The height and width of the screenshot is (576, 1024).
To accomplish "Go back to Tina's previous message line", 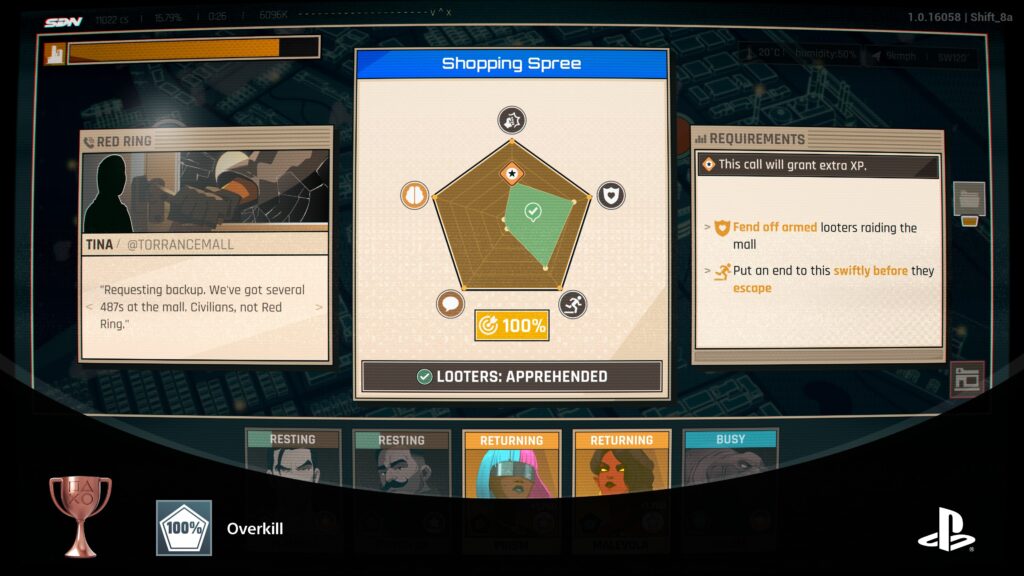I will pos(88,307).
